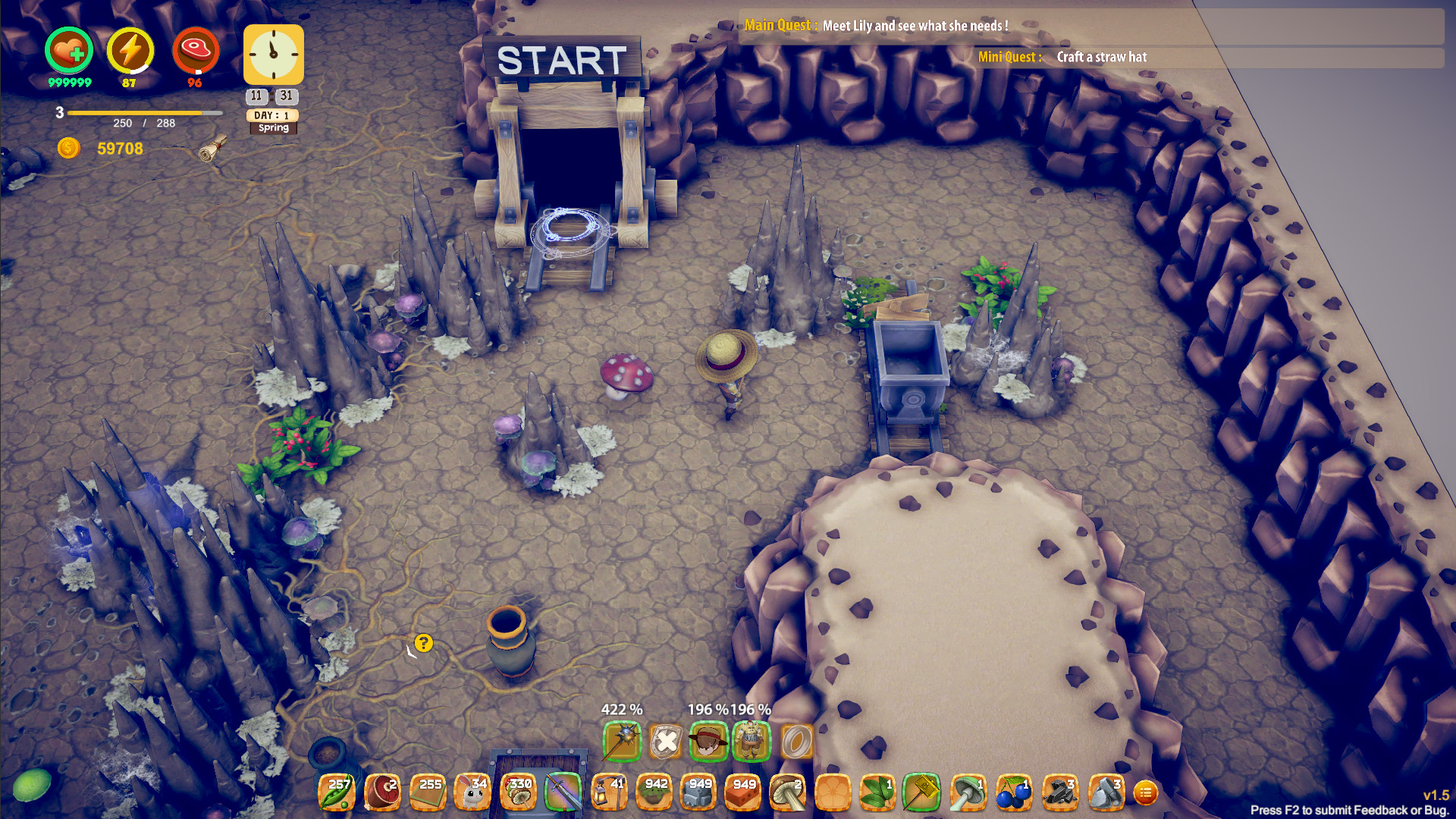The image size is (1456, 819).
Task: Select the pickaxe with lantern hotbar slot
Action: click(x=610, y=791)
